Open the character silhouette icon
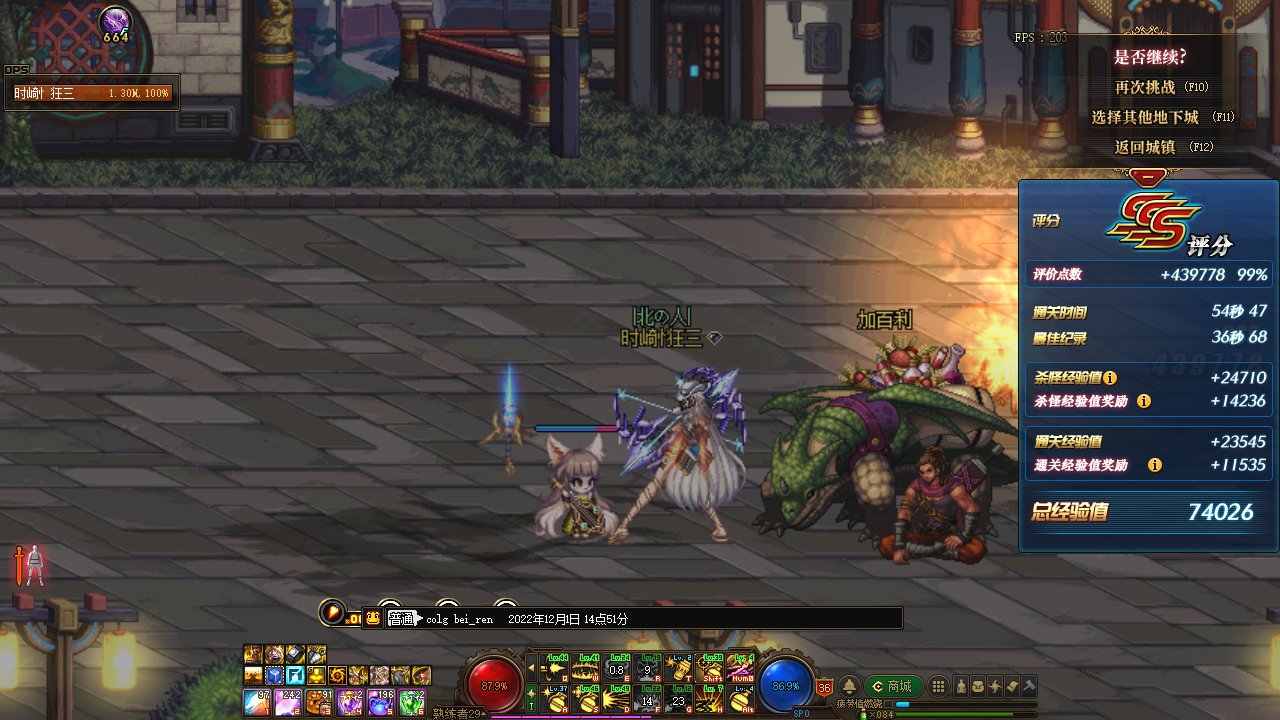 point(959,687)
